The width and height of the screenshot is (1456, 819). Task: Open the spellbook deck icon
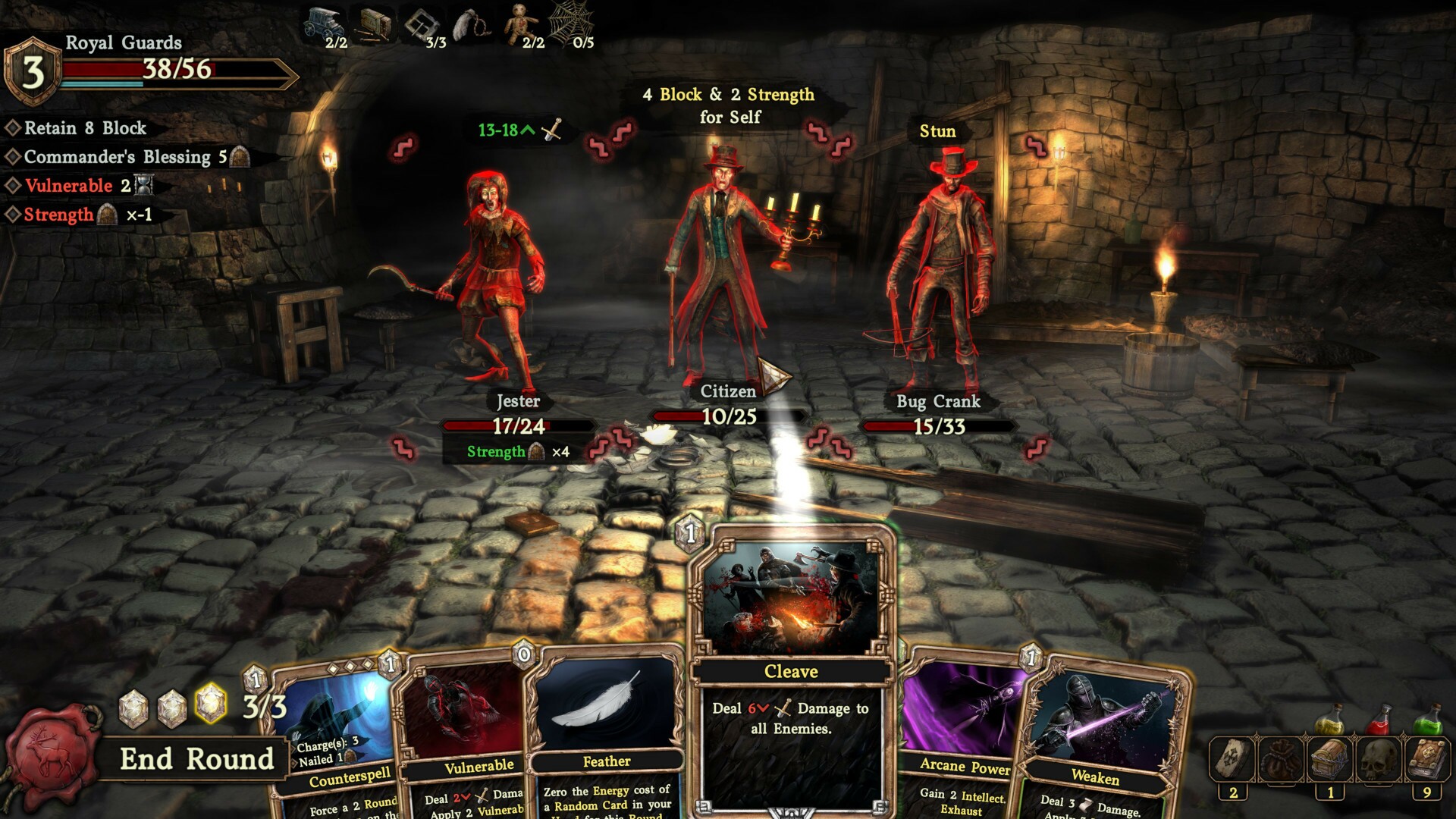[x=1427, y=760]
